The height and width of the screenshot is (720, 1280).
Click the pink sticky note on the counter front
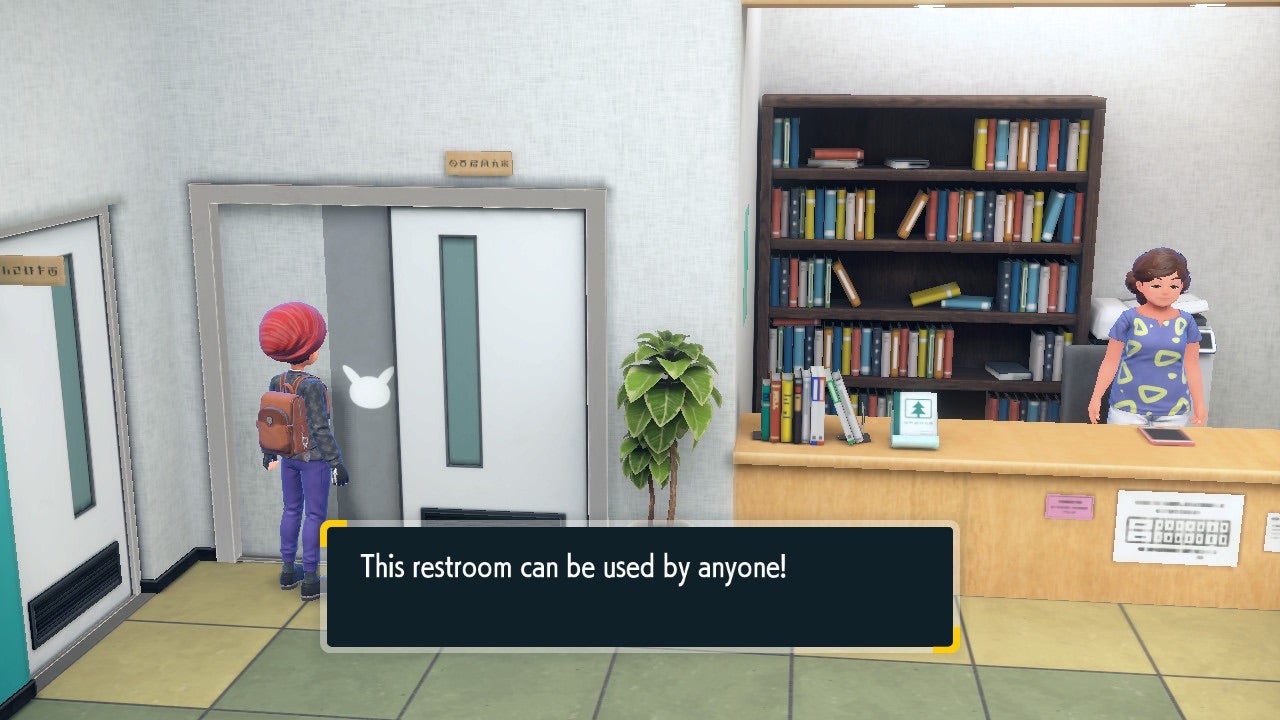point(1069,508)
